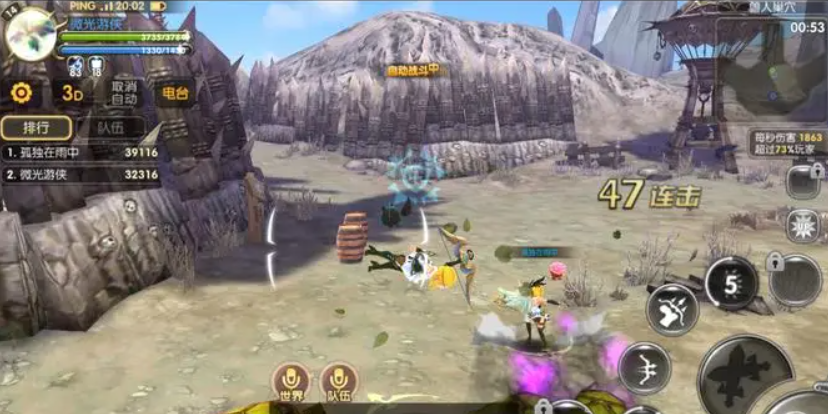Use the multi-arrow volley skill
Image resolution: width=828 pixels, height=414 pixels.
pos(672,309)
